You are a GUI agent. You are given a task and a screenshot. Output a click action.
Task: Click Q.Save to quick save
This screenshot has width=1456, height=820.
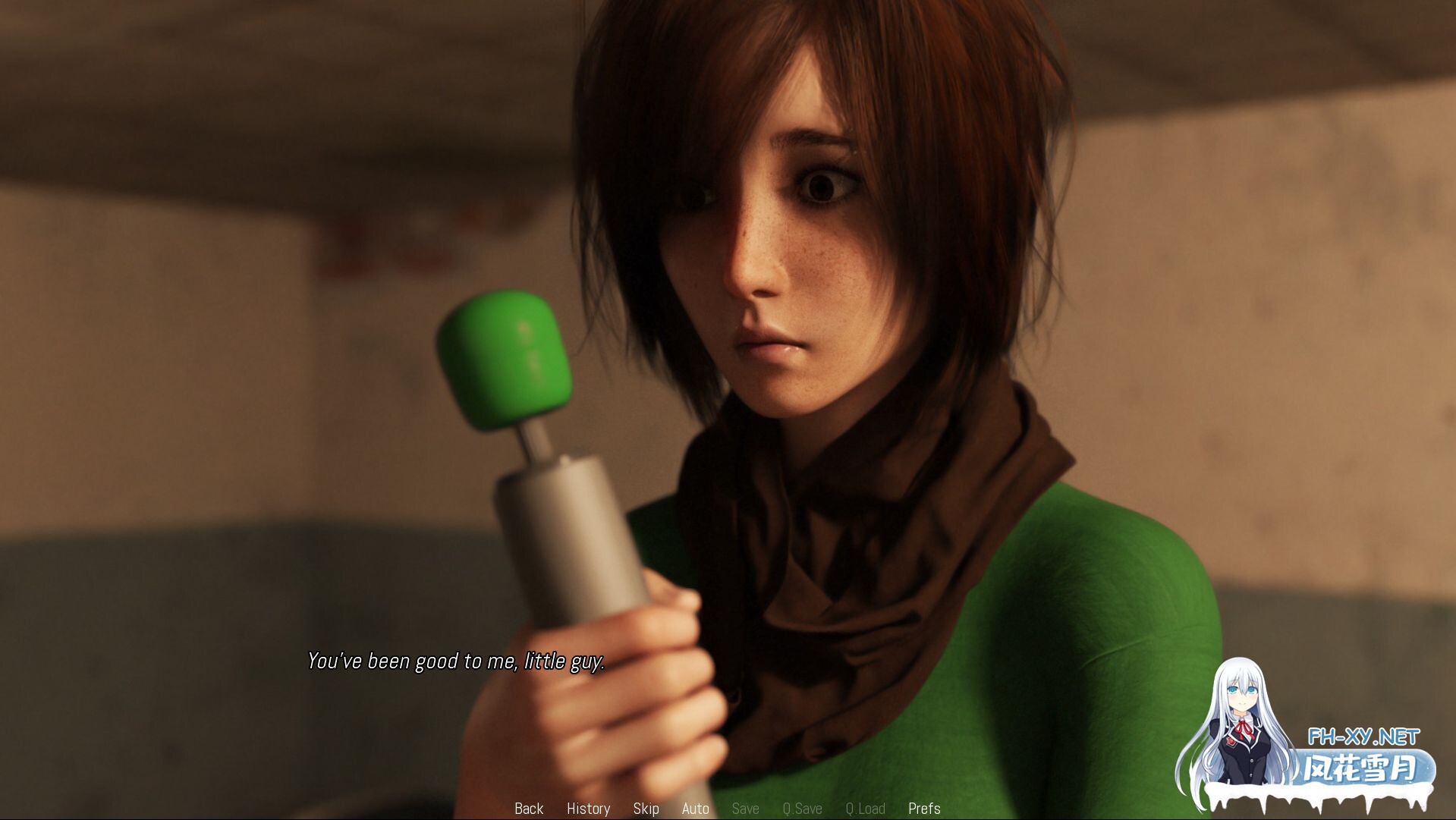point(802,809)
